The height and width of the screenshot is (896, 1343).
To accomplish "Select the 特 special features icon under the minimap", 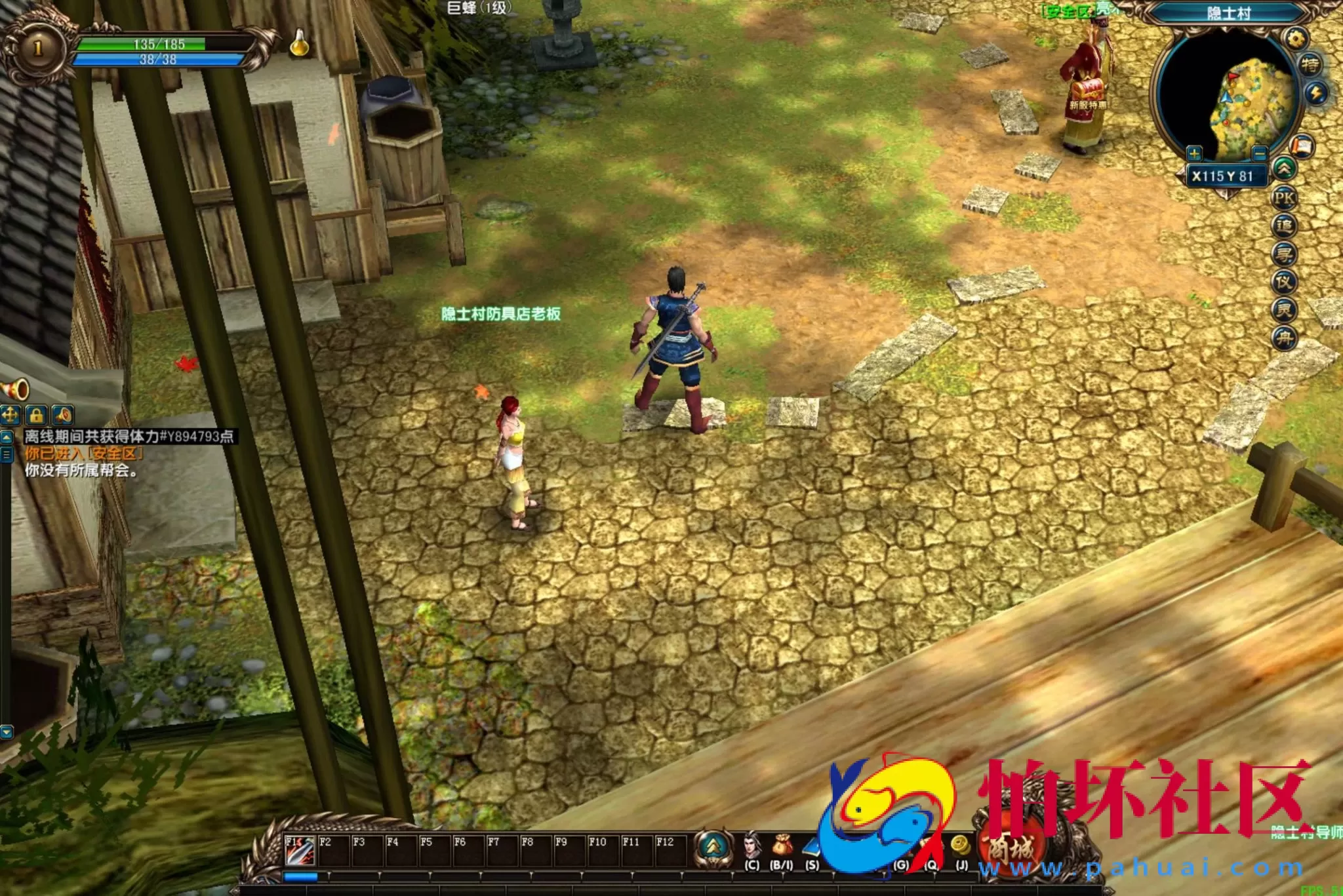I will click(1312, 65).
